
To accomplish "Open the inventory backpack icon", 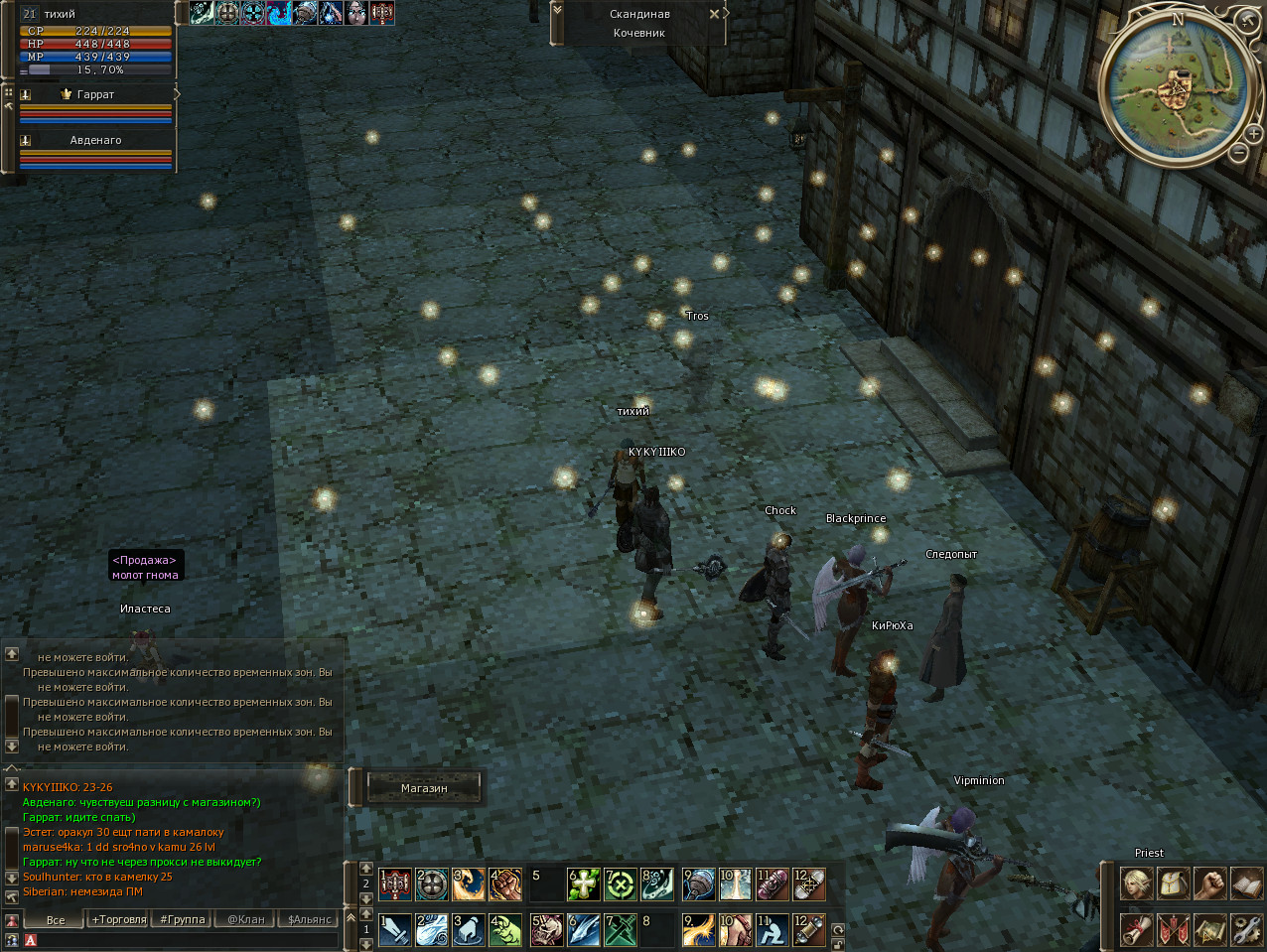I will click(1174, 883).
